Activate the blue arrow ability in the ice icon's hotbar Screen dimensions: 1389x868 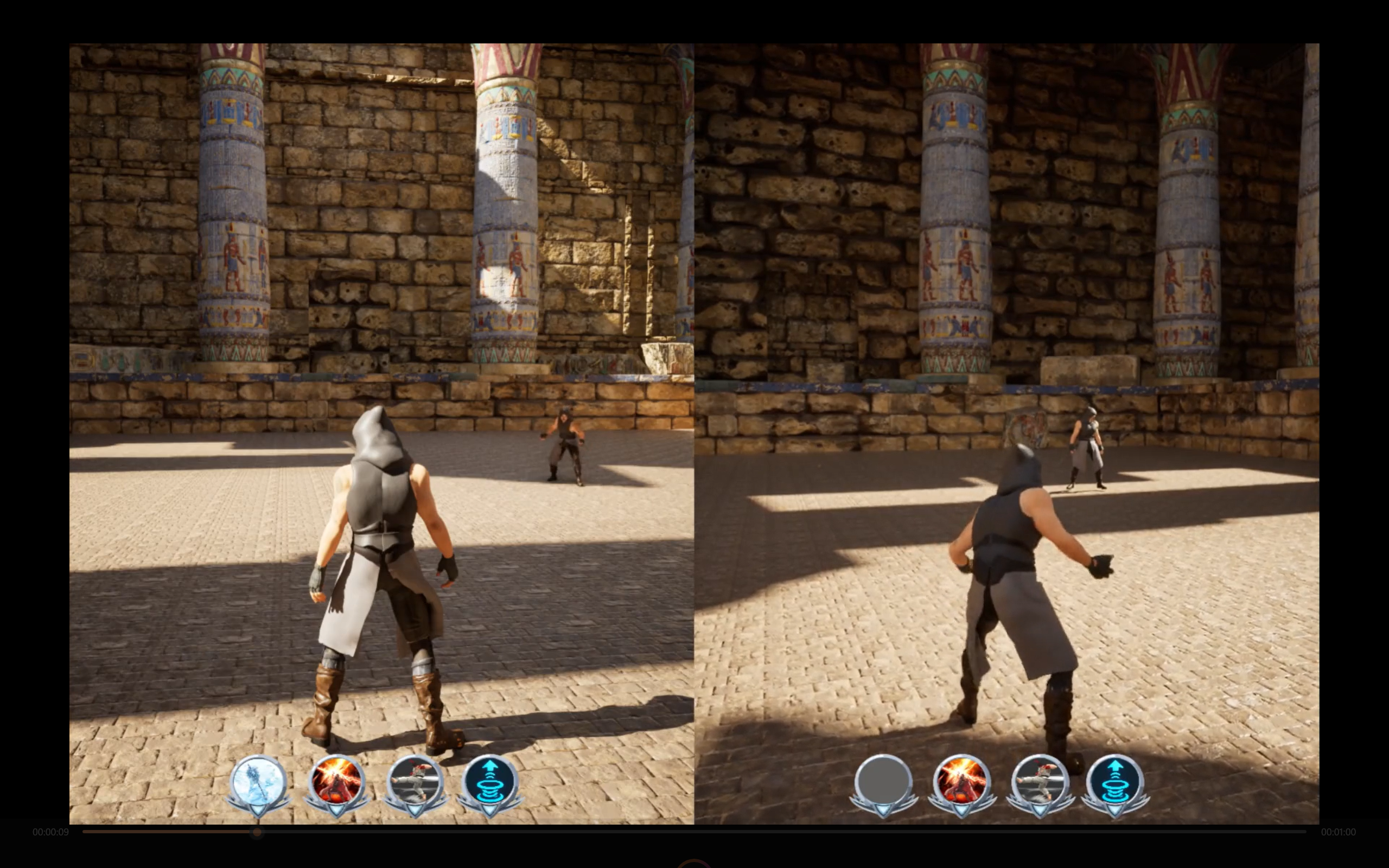pyautogui.click(x=489, y=782)
